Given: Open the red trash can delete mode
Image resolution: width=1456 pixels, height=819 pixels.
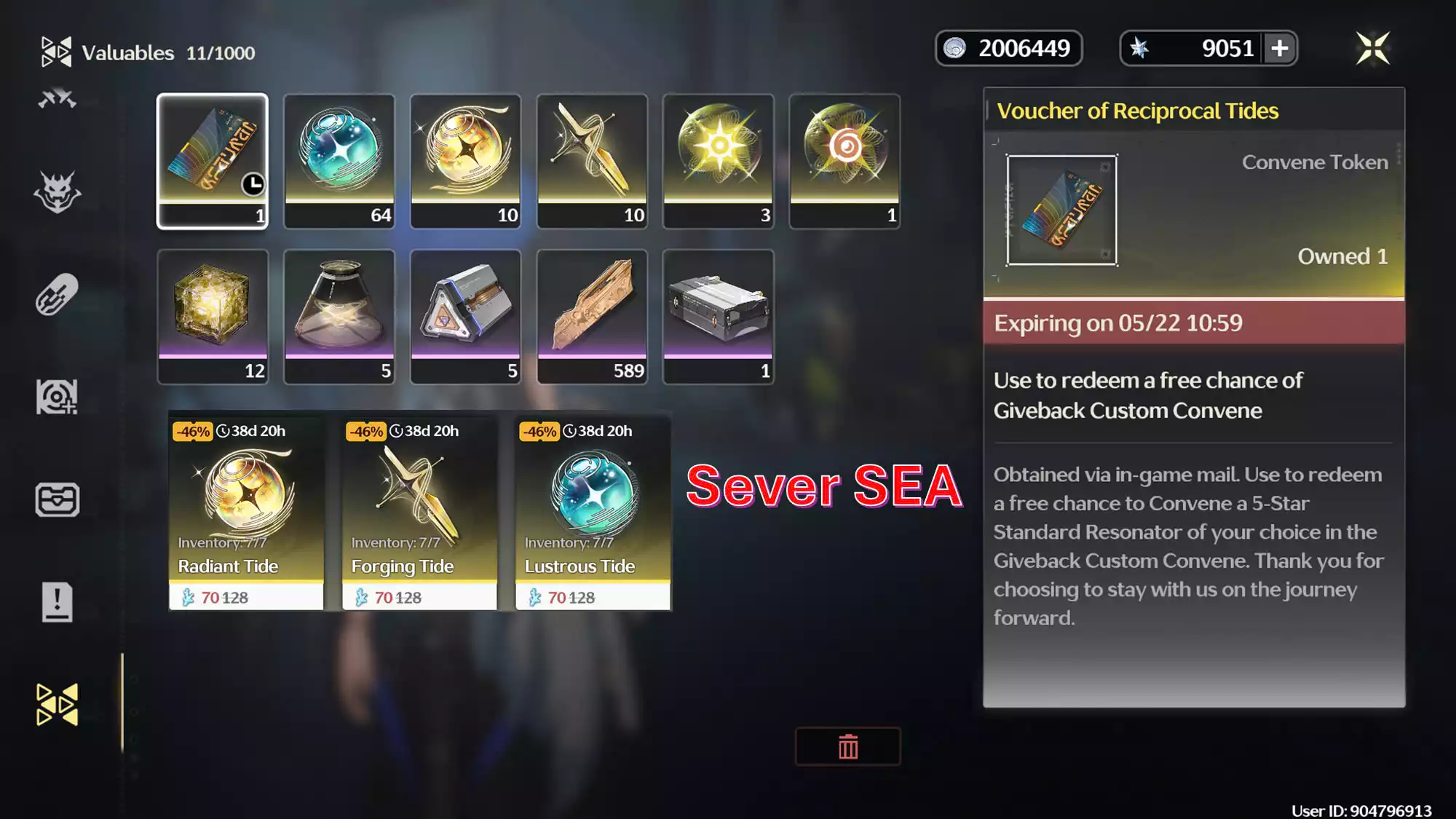Looking at the screenshot, I should [x=848, y=747].
